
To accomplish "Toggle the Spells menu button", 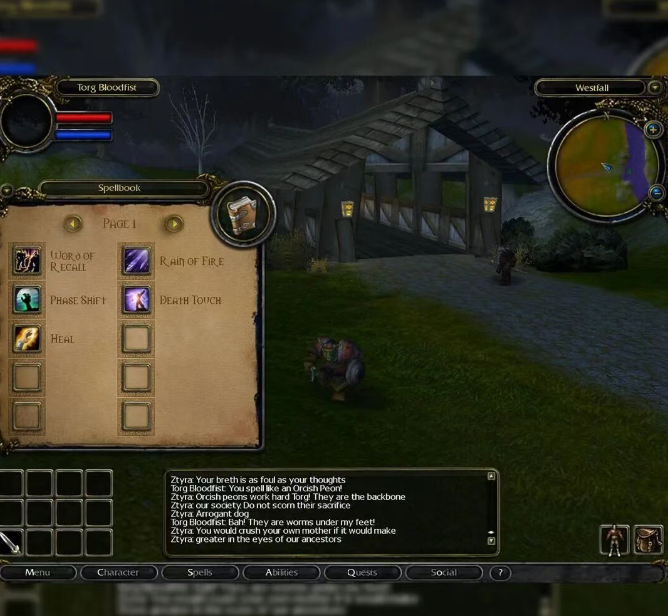I will [x=200, y=573].
